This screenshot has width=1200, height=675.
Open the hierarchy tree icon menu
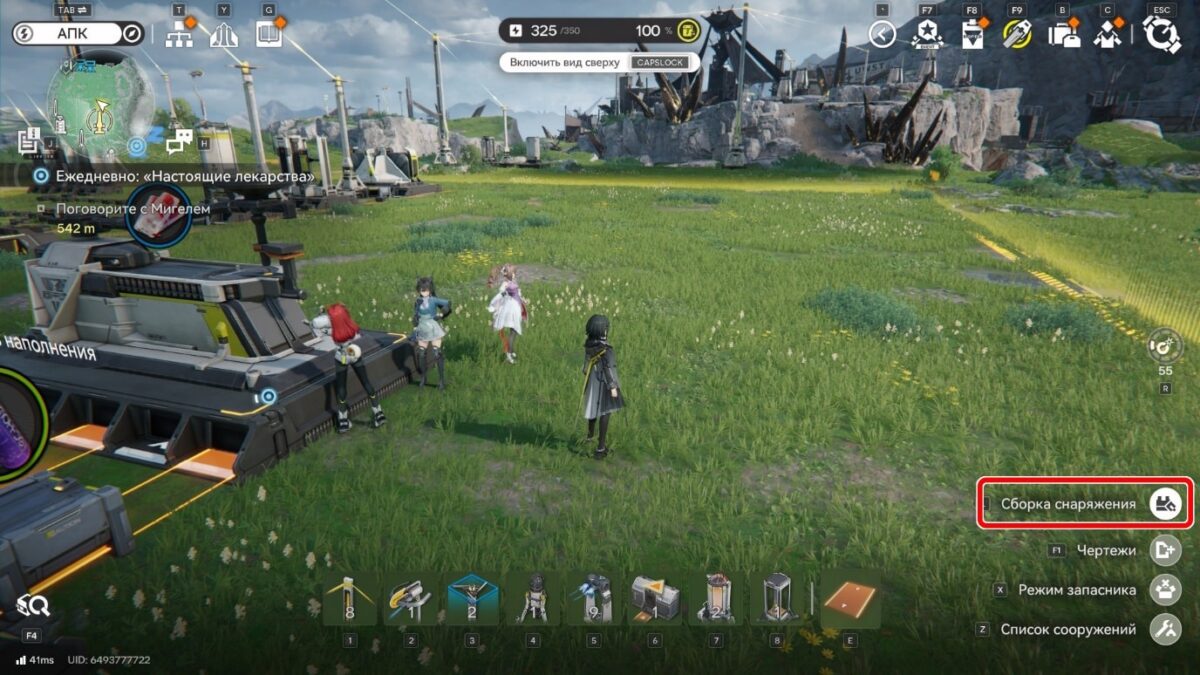click(x=179, y=36)
